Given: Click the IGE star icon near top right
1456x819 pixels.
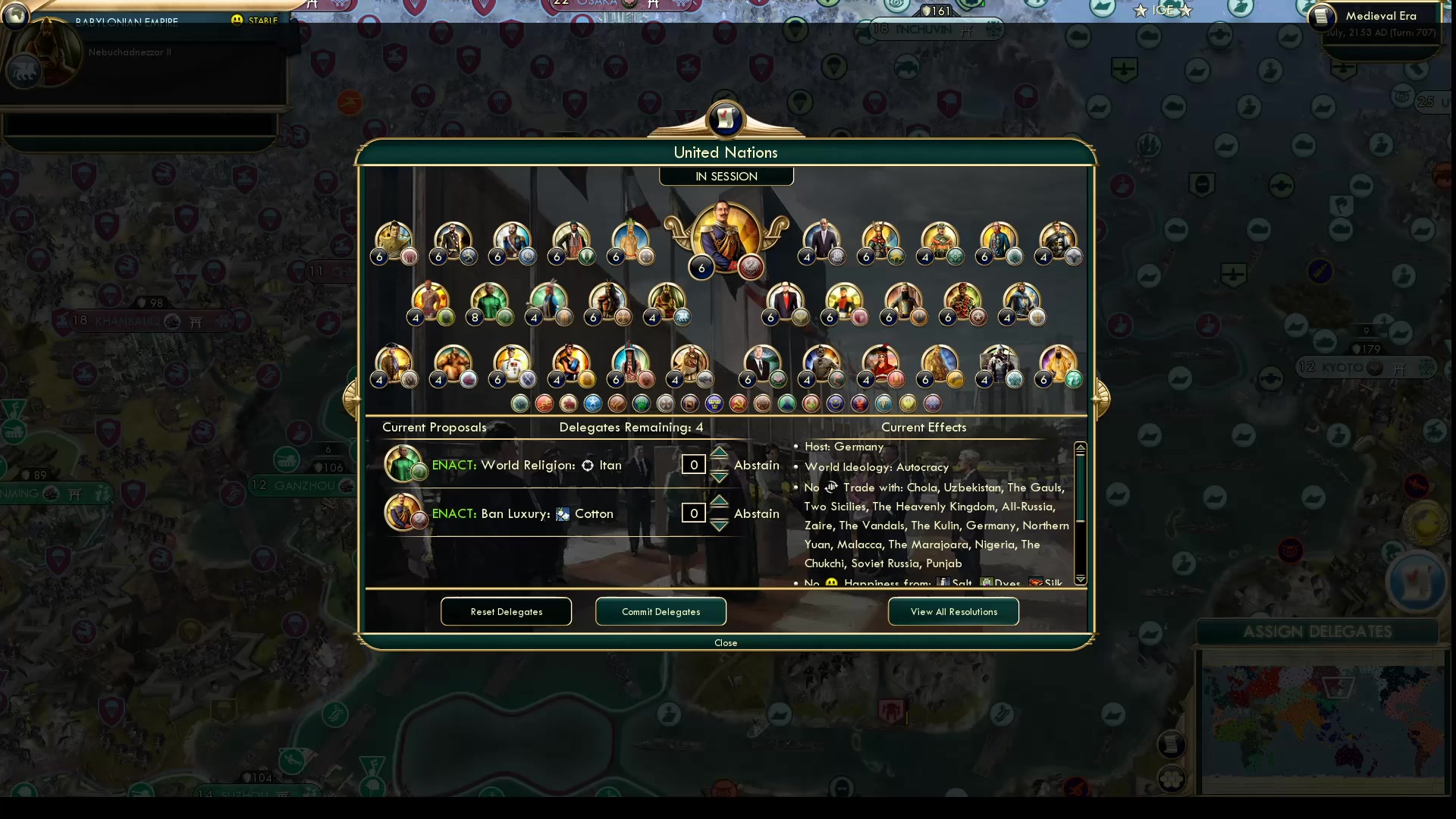Looking at the screenshot, I should click(x=1142, y=11).
